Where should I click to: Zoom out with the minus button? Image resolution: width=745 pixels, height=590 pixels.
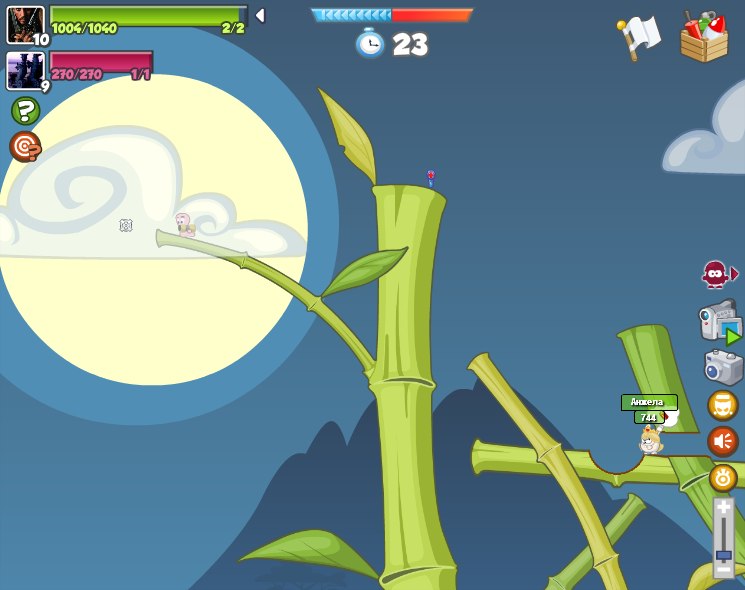click(x=723, y=571)
